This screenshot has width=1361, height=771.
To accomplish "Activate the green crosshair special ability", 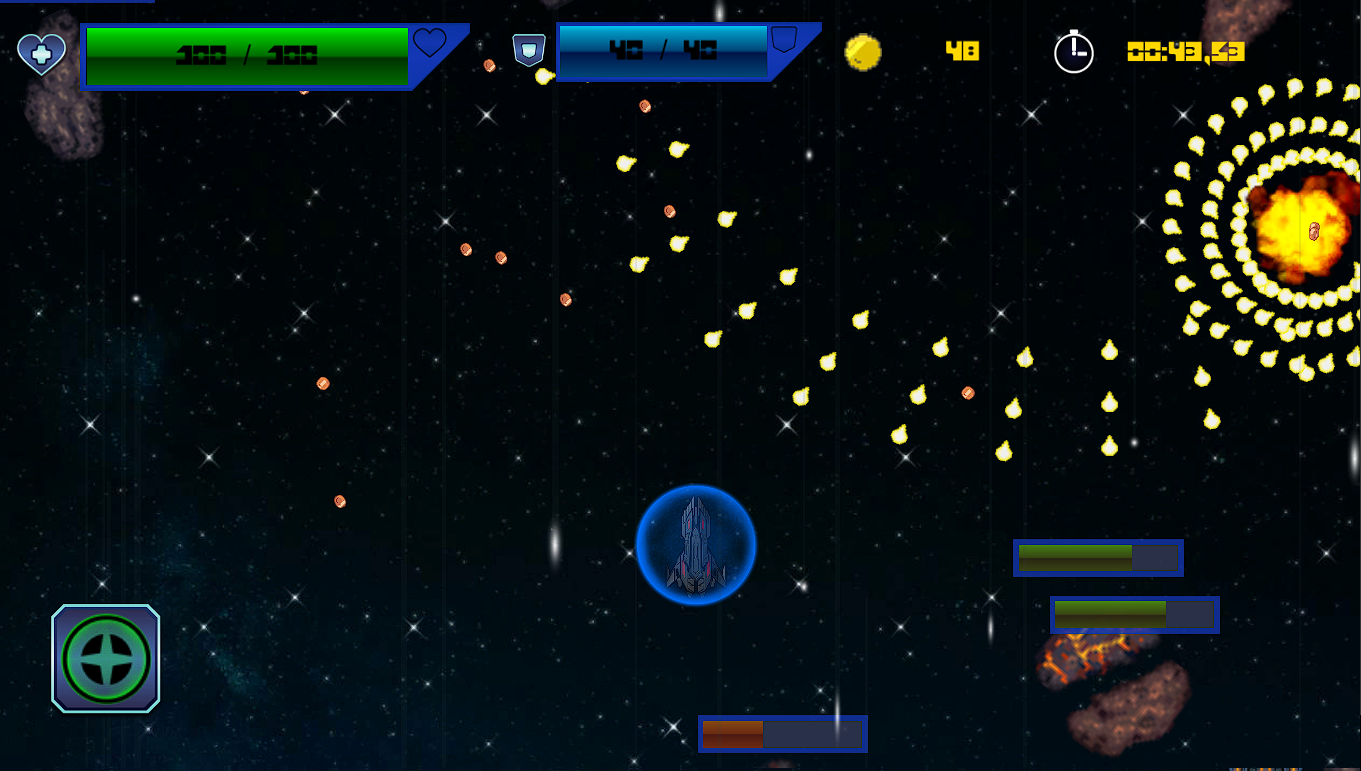I will pyautogui.click(x=105, y=658).
